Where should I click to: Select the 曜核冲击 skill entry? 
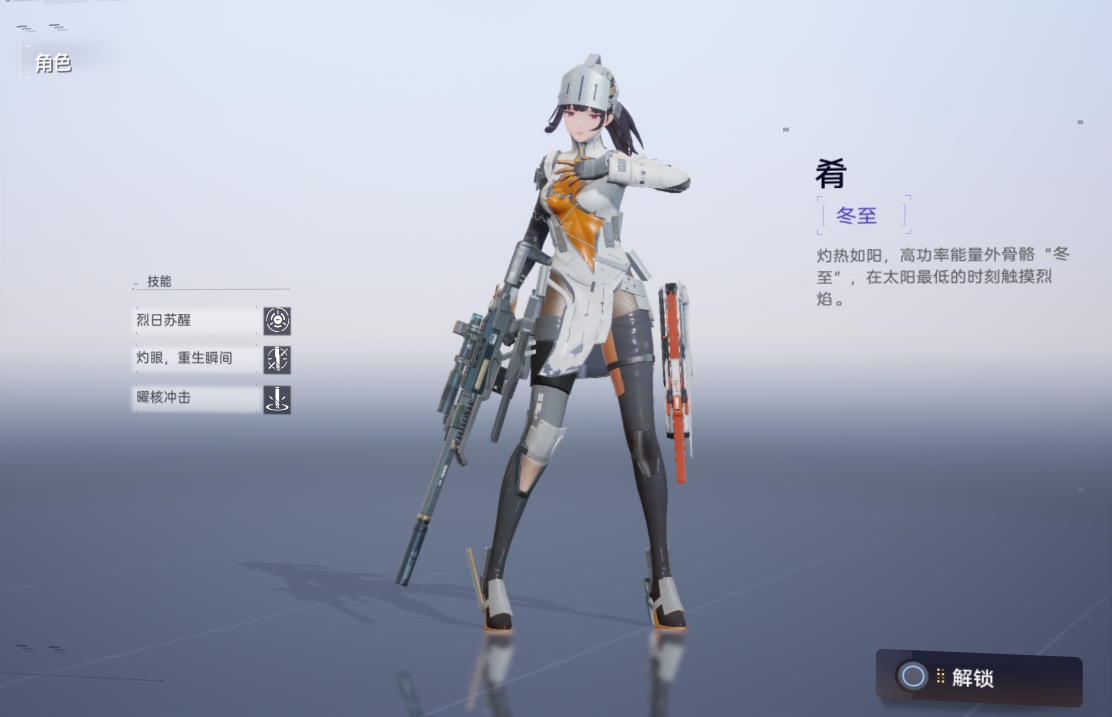196,399
